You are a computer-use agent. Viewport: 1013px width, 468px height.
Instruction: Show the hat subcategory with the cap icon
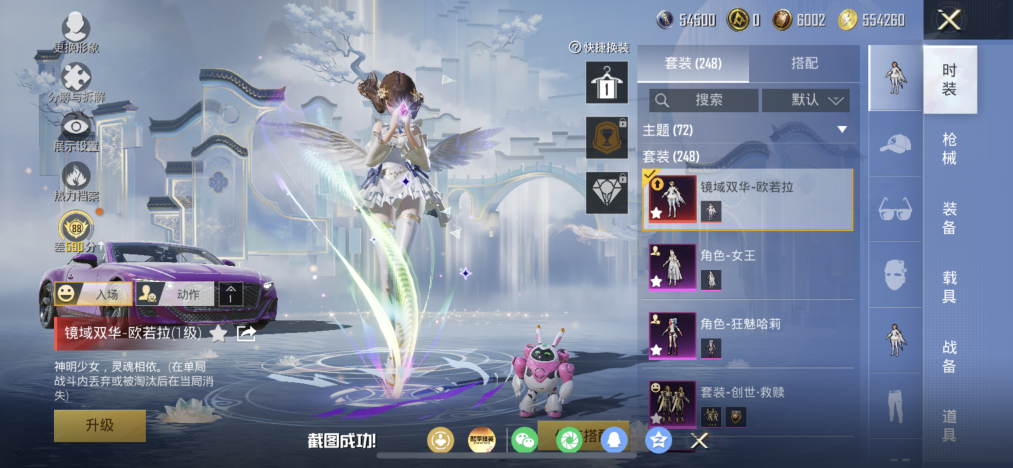pyautogui.click(x=895, y=144)
